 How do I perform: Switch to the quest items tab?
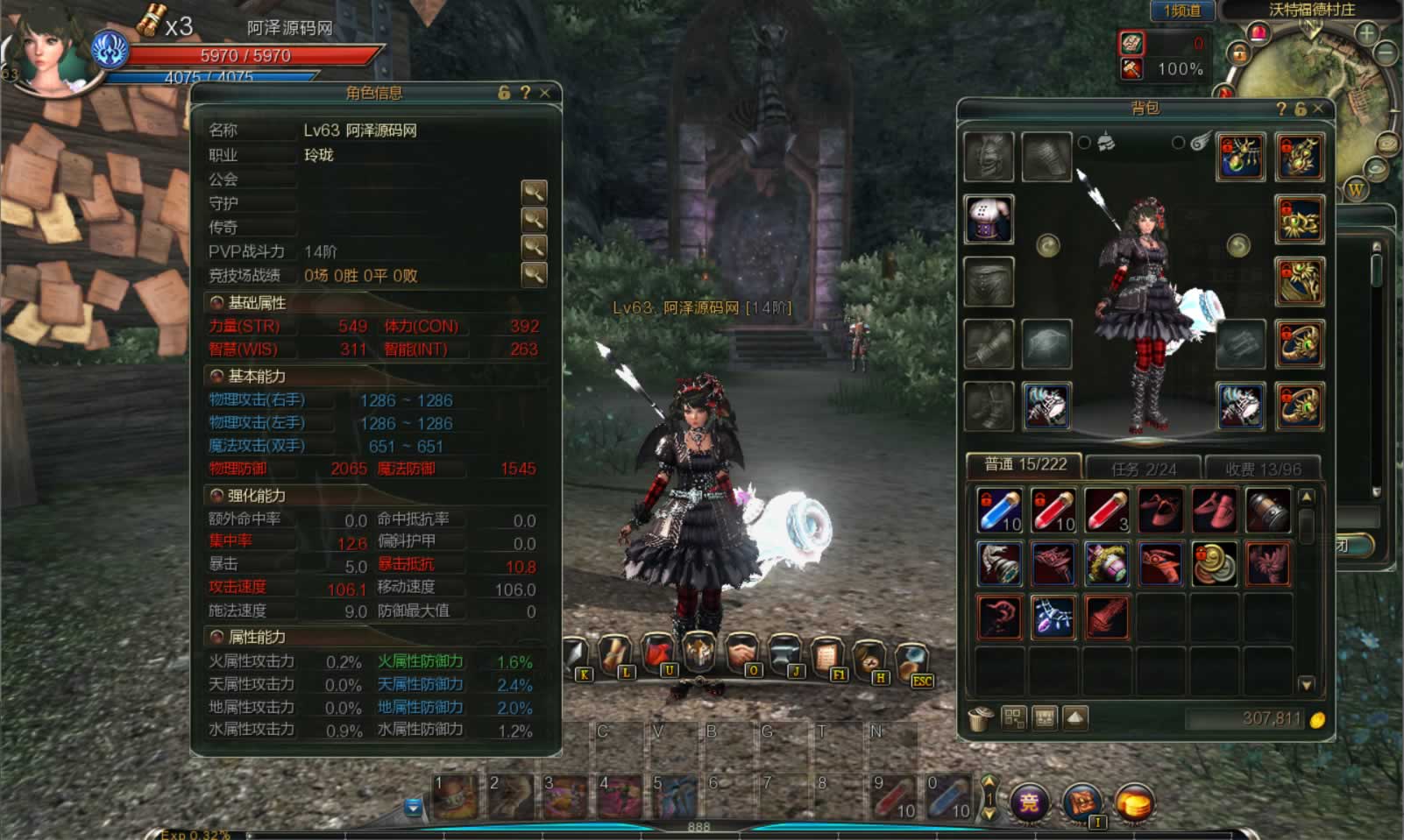click(1143, 469)
